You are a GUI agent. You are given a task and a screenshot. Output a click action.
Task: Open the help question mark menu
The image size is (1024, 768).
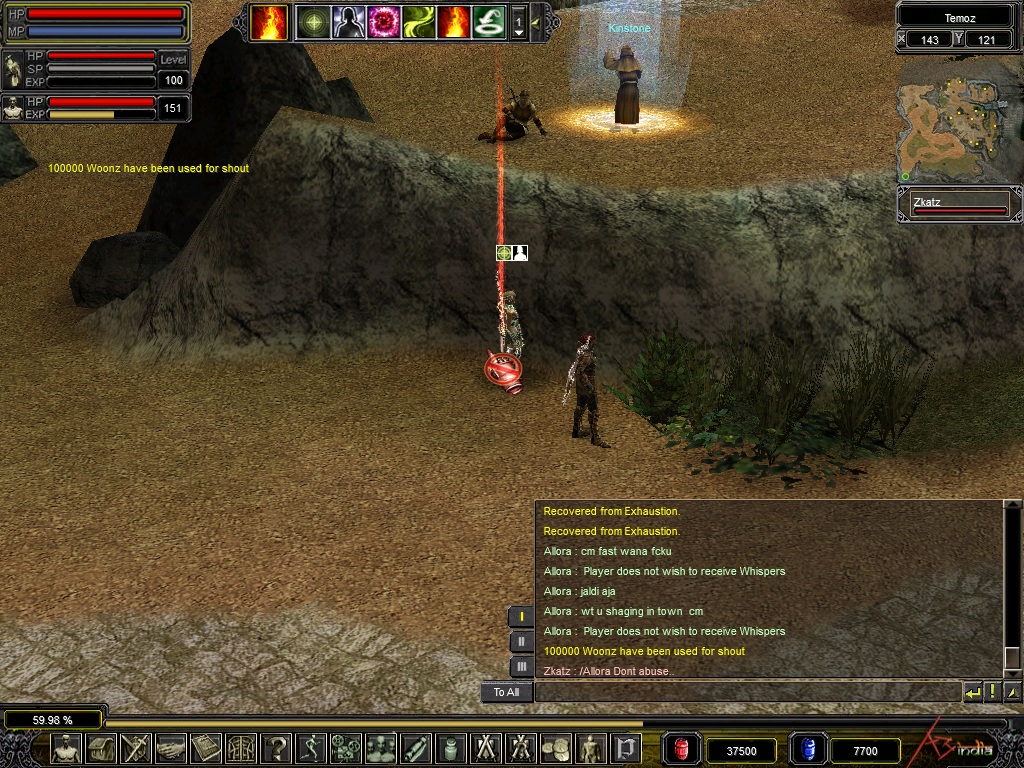(x=276, y=748)
